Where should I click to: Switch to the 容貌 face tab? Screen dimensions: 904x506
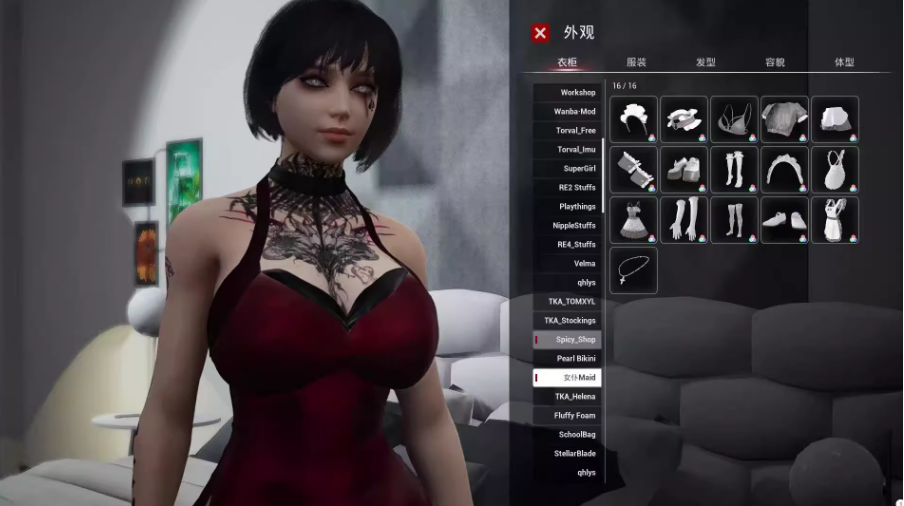coord(775,62)
